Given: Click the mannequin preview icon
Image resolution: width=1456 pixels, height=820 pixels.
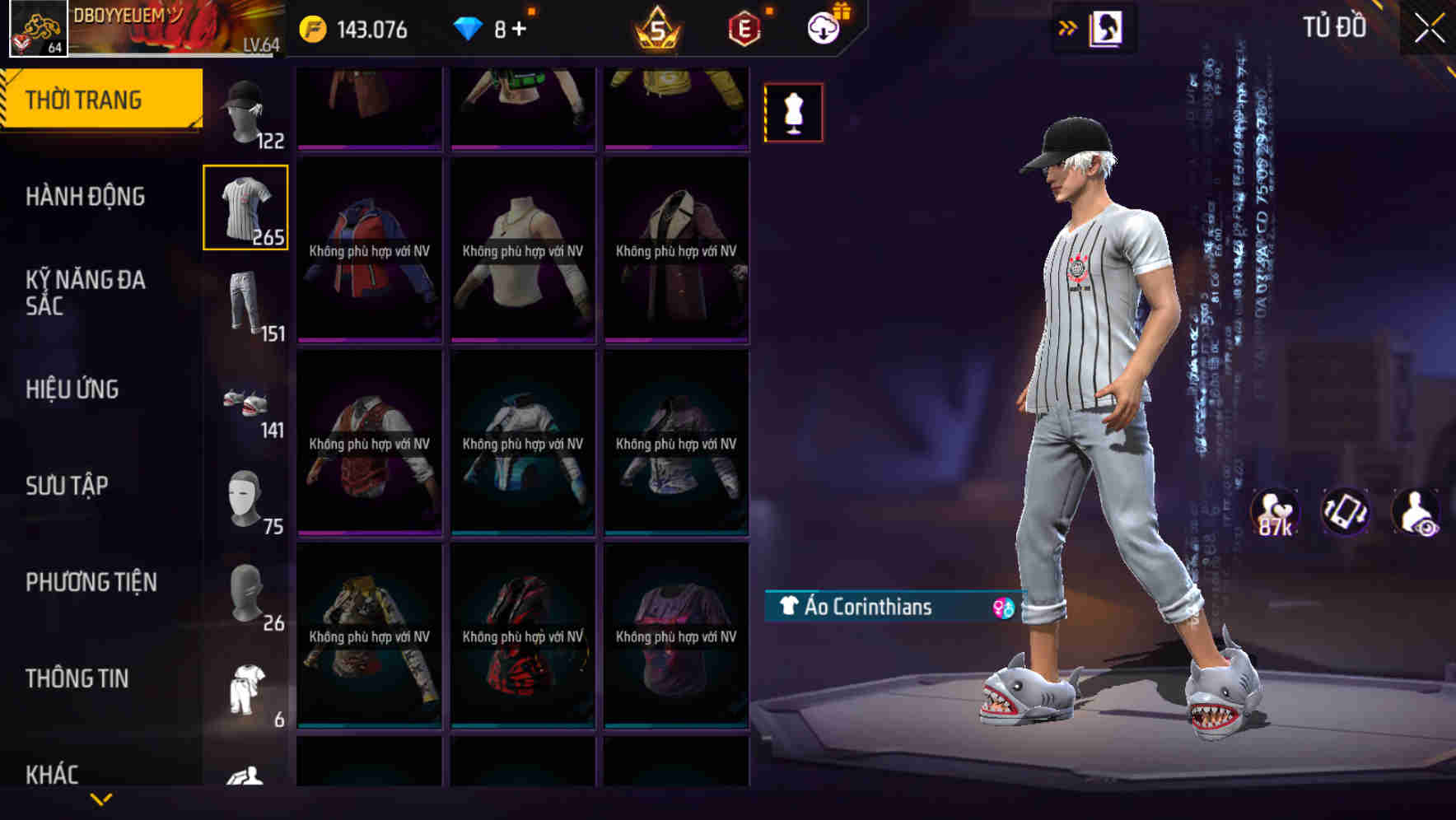Looking at the screenshot, I should (x=793, y=112).
